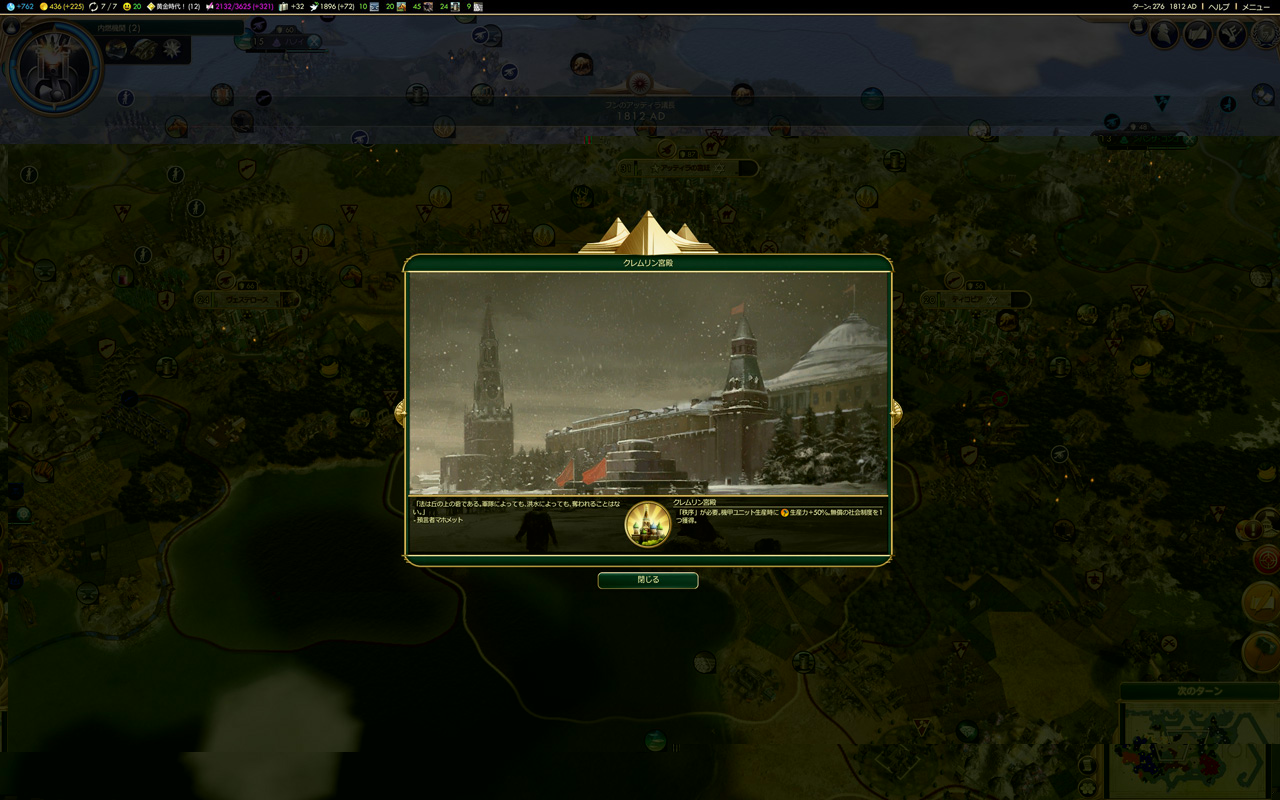The width and height of the screenshot is (1280, 800).
Task: Open the ヘルプ help menu
Action: click(1219, 7)
